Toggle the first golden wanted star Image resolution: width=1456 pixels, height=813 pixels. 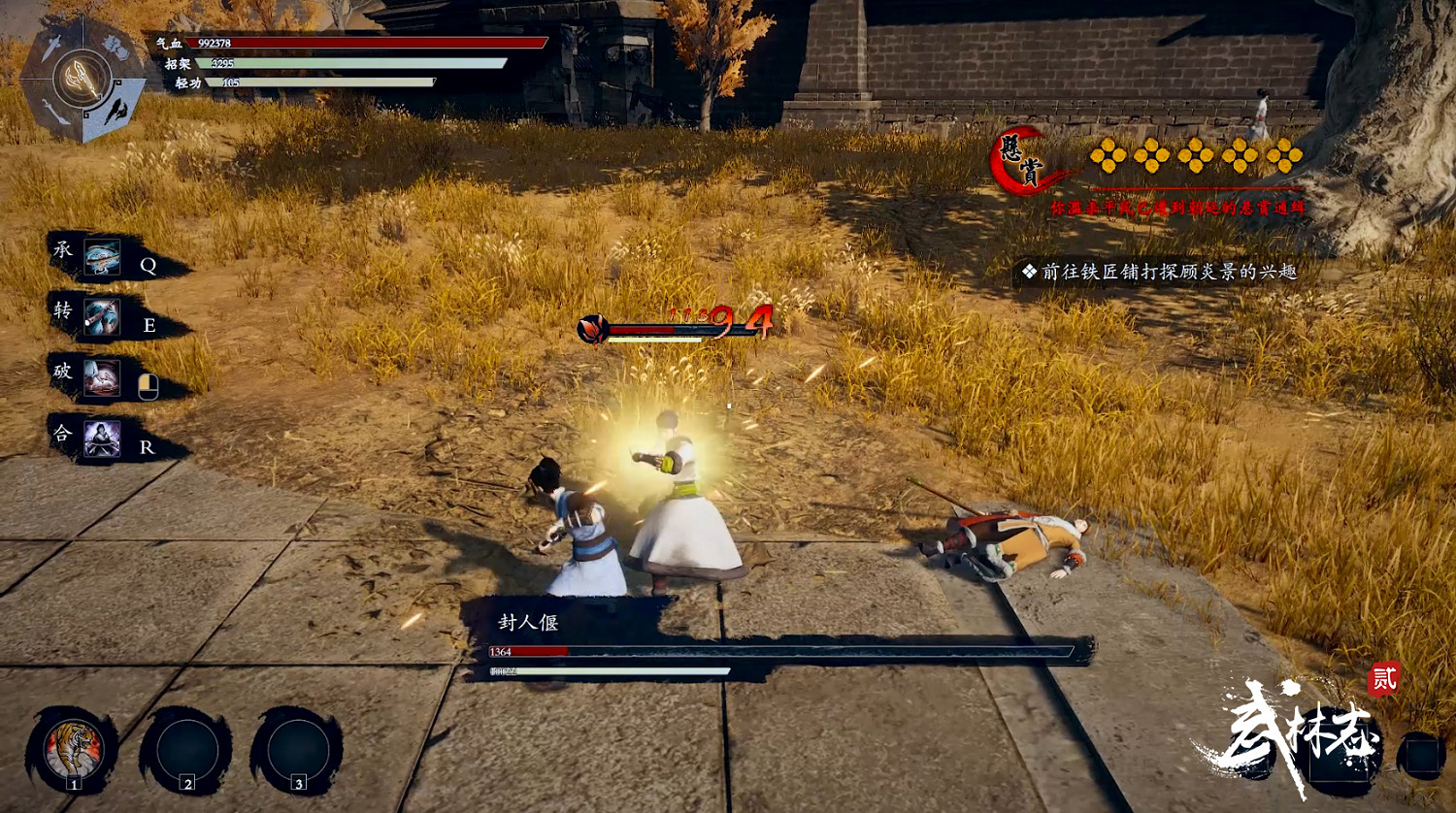[1108, 155]
